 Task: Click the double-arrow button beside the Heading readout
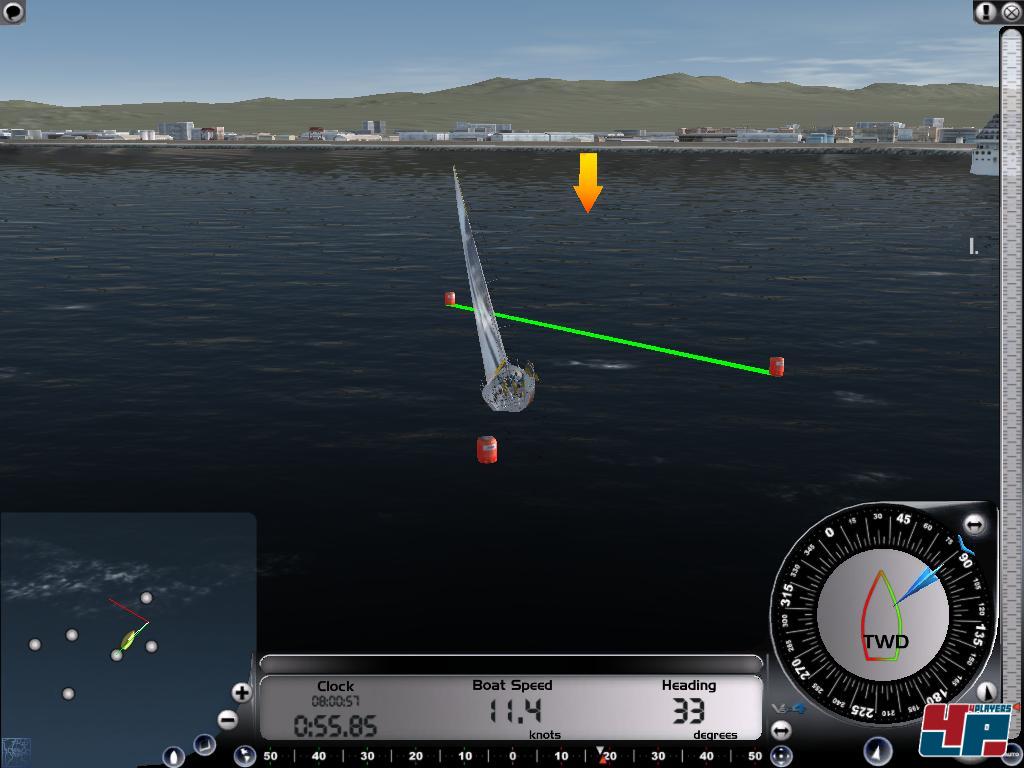coord(781,731)
